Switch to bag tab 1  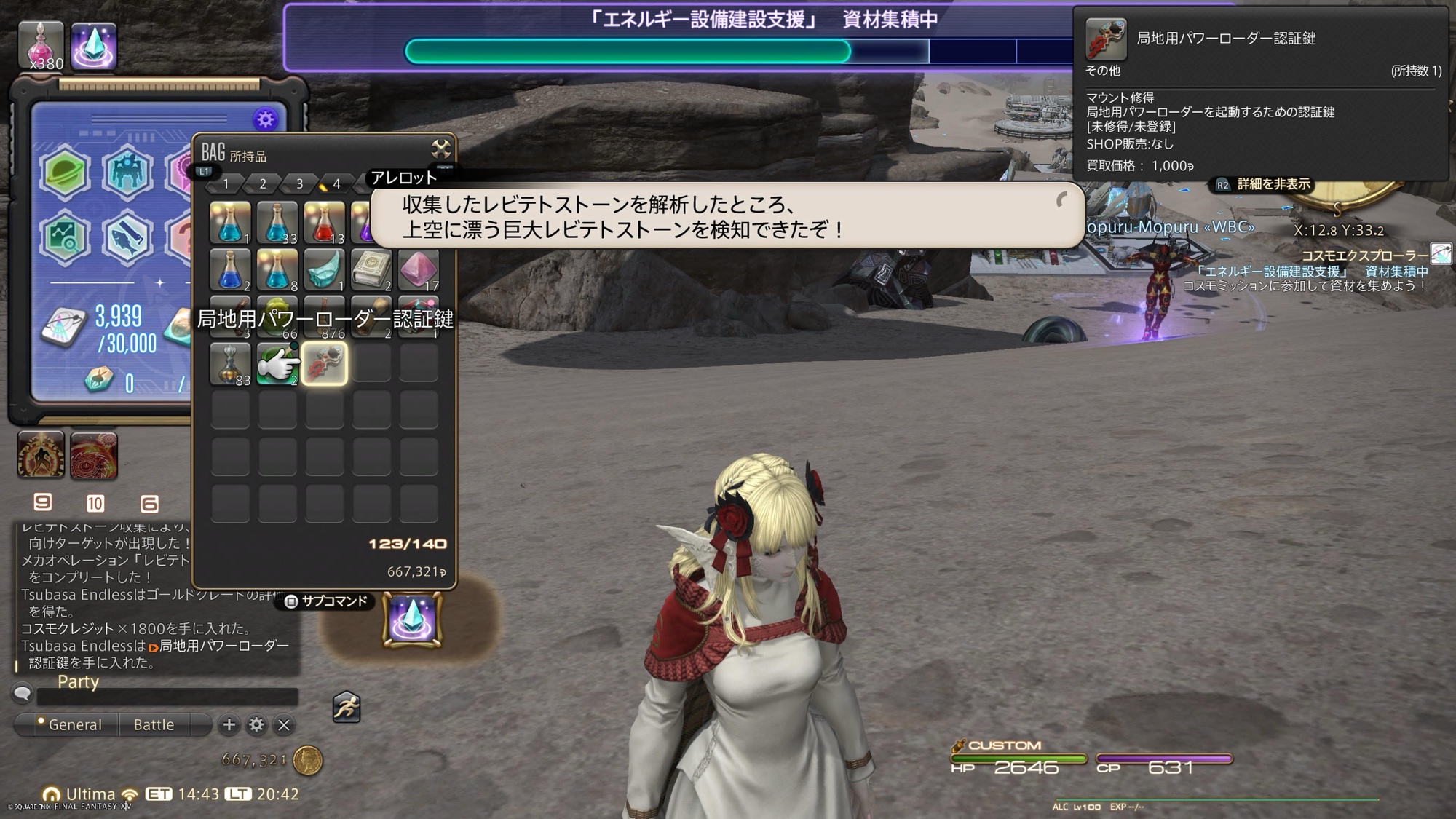tap(226, 184)
